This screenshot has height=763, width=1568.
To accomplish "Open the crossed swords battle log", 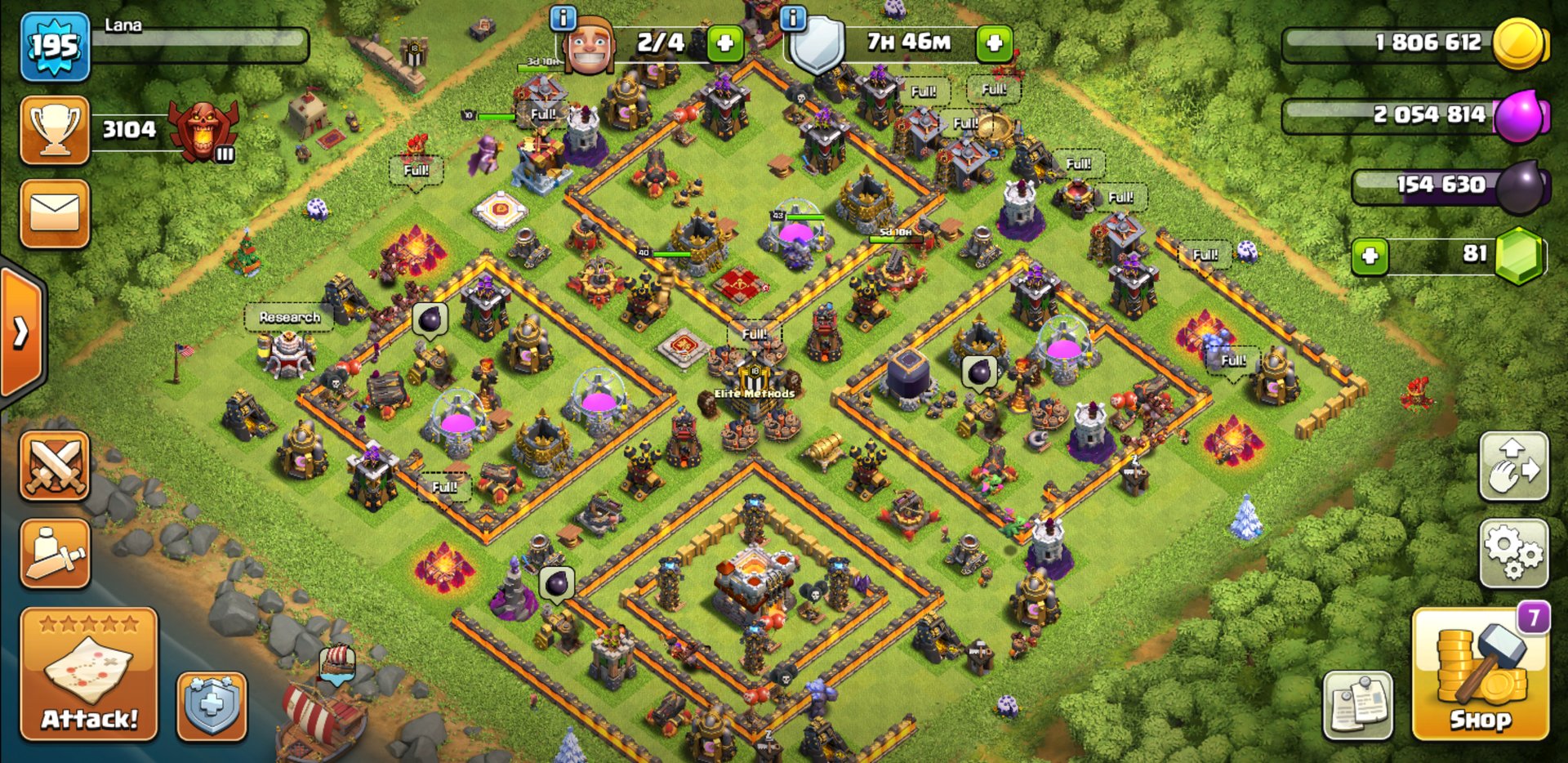I will point(55,466).
